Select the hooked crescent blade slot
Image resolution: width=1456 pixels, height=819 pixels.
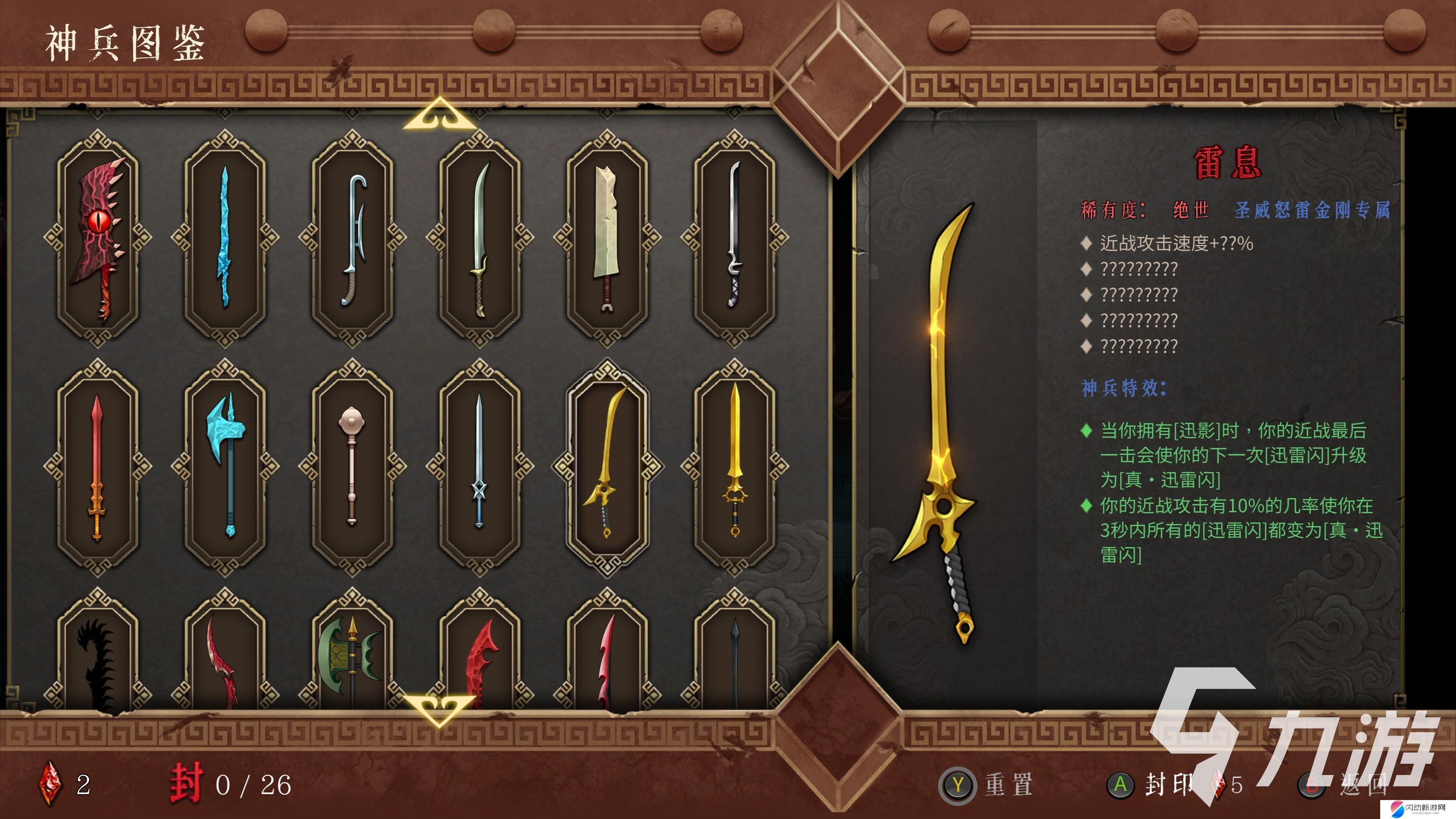(352, 238)
